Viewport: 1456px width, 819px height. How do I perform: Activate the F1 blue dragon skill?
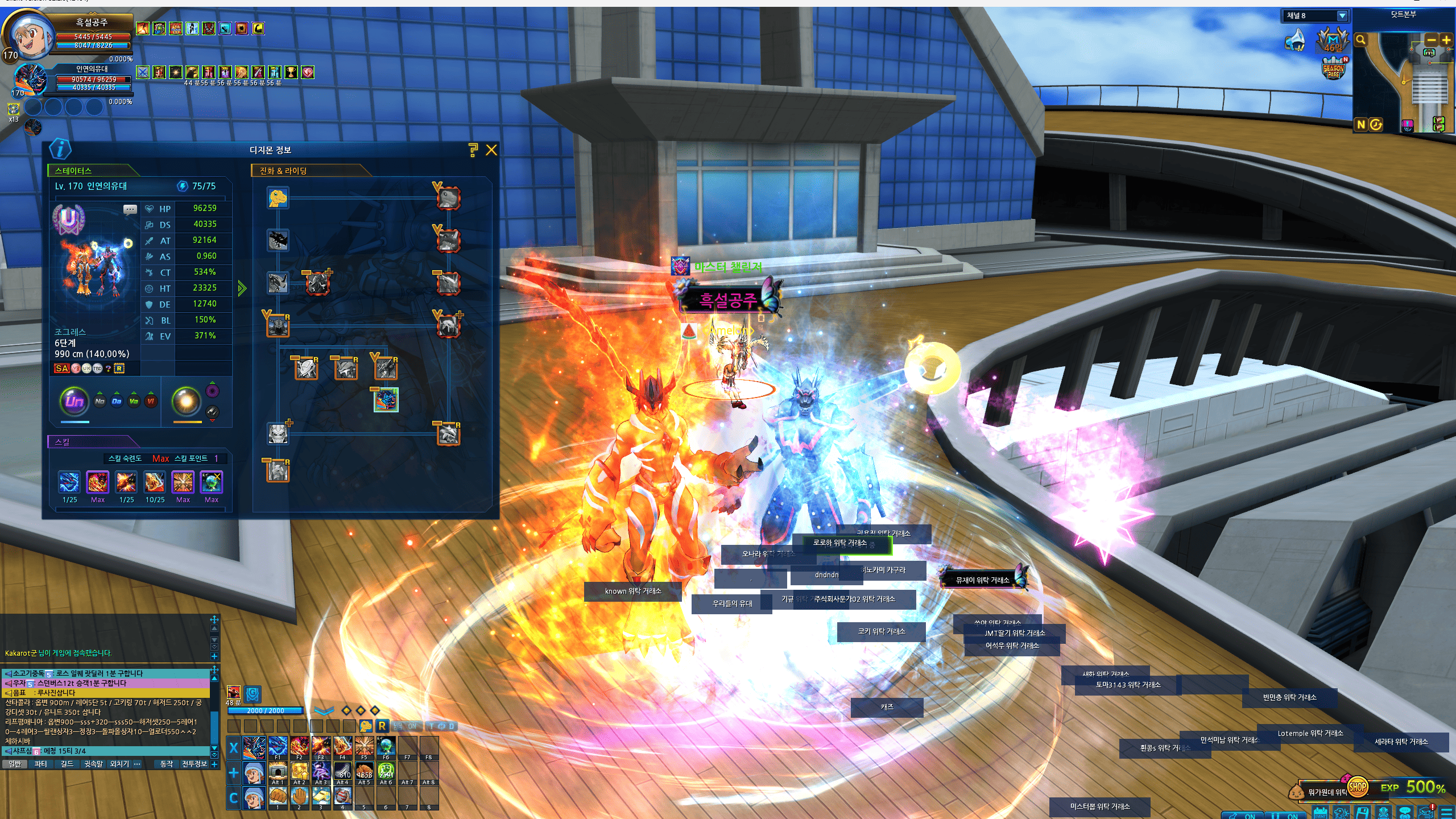[x=278, y=746]
